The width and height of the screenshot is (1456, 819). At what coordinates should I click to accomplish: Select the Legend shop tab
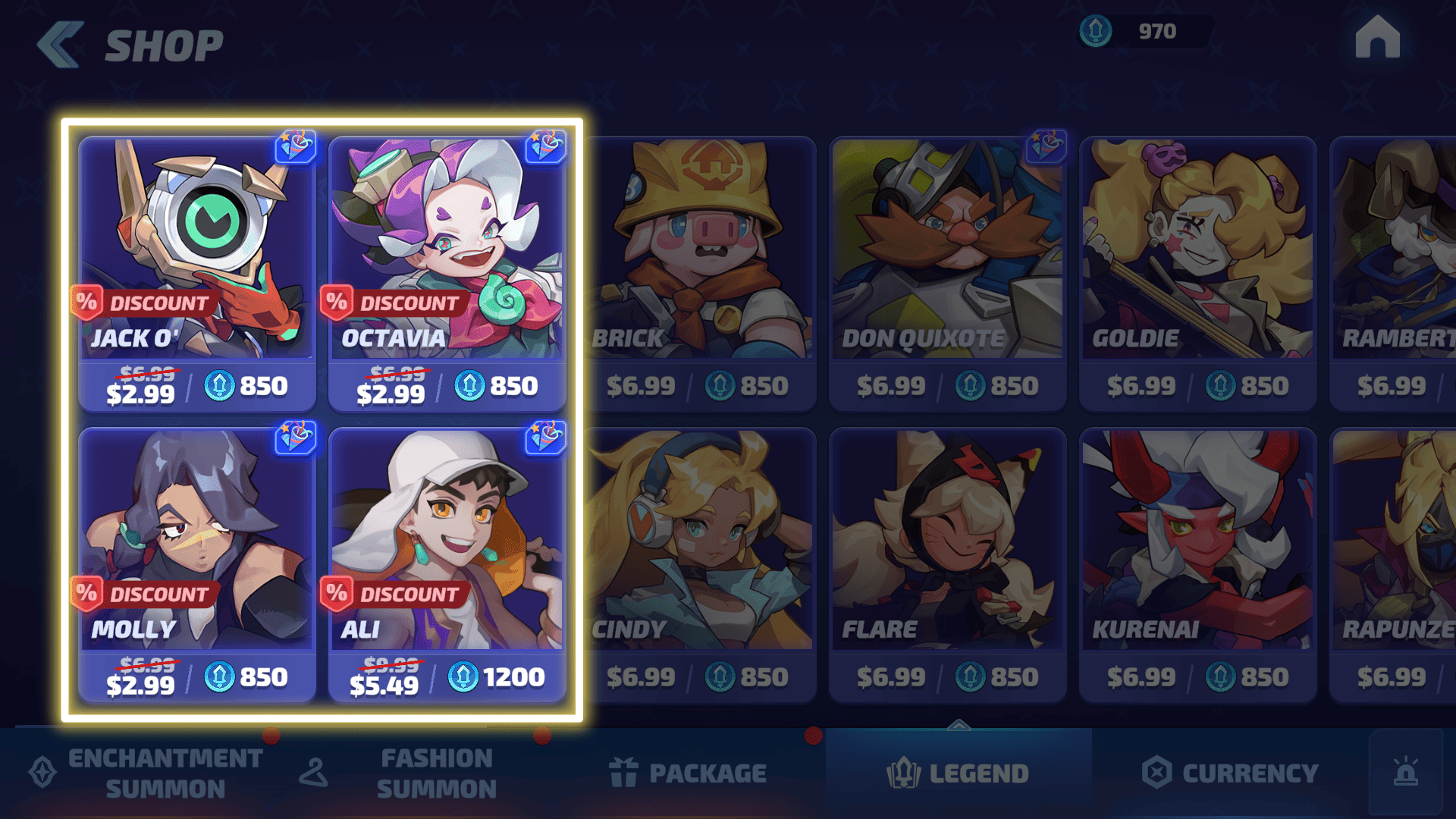tap(959, 773)
